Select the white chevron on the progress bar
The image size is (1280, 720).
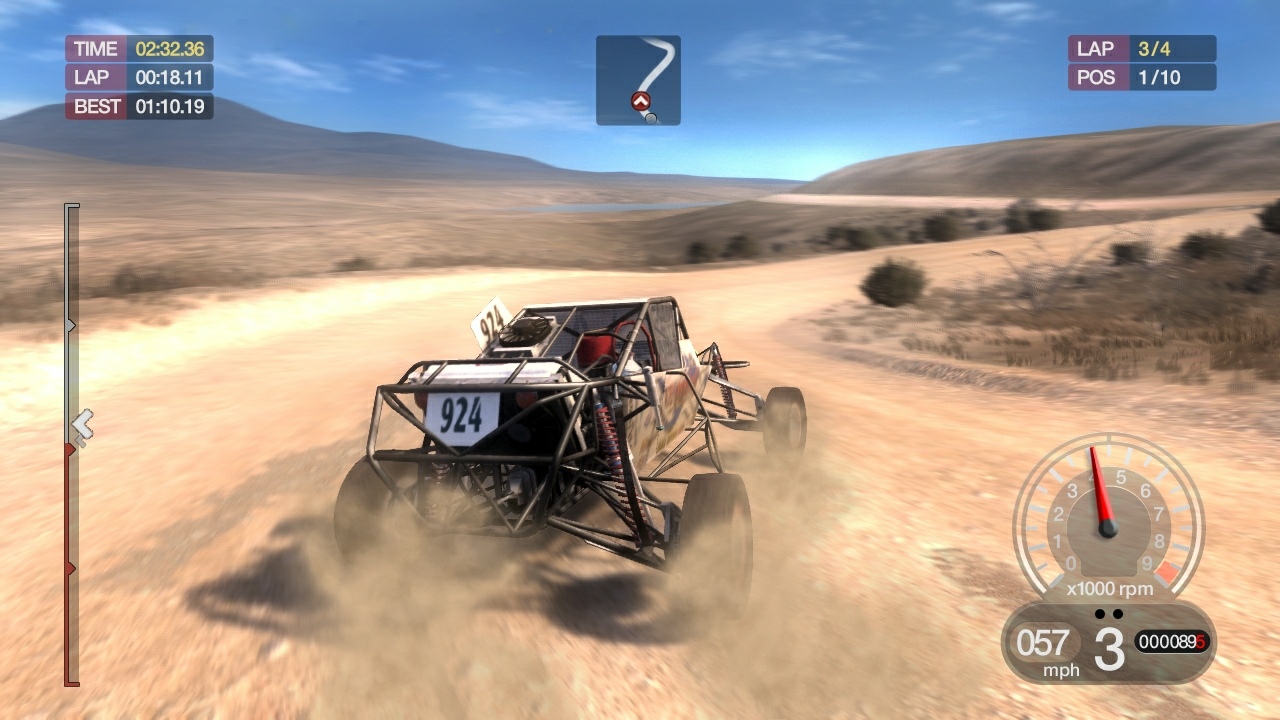click(84, 422)
